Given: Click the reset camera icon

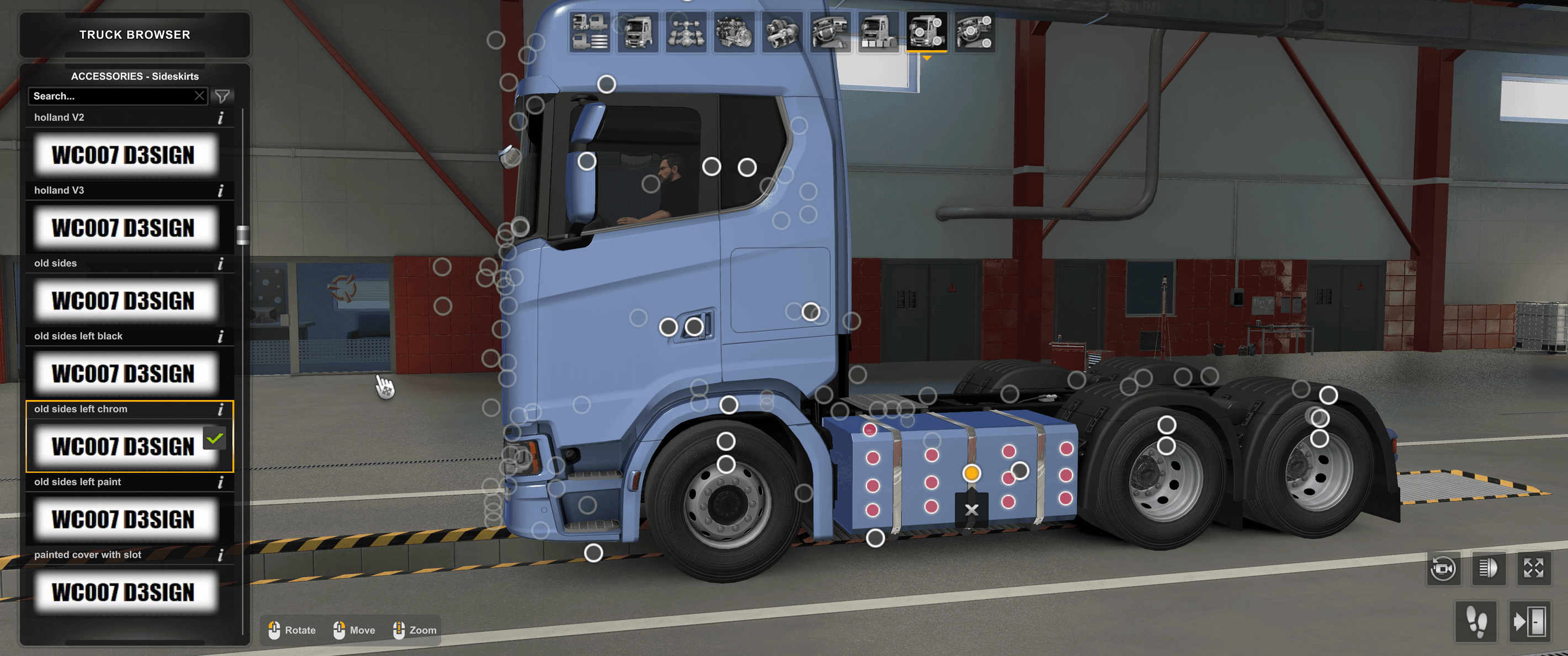Looking at the screenshot, I should click(1444, 569).
